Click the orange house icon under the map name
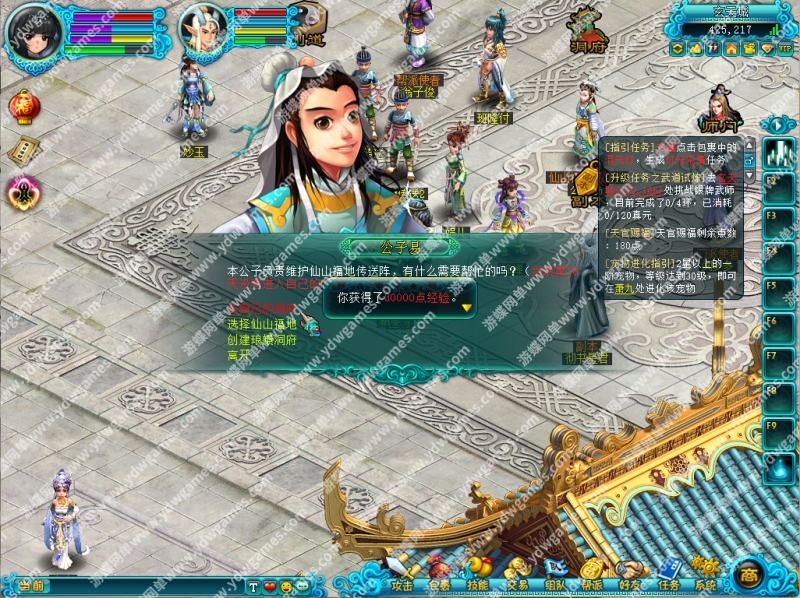Screen dimensions: 800x598 pyautogui.click(x=731, y=48)
